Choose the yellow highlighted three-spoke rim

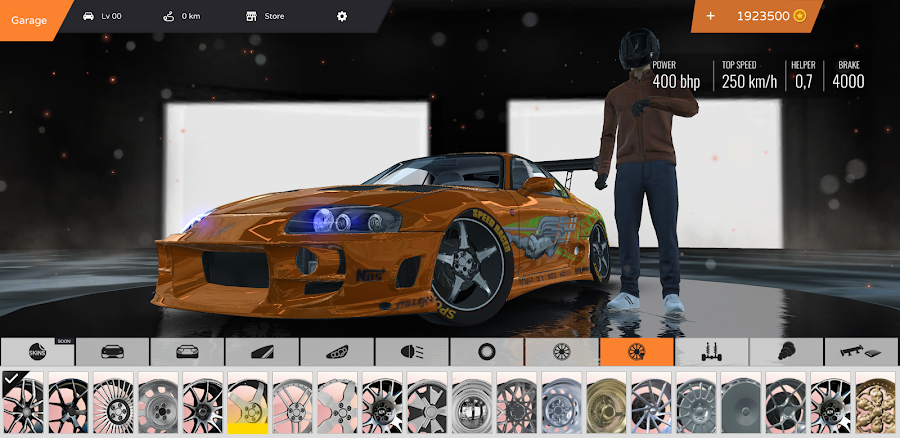248,404
